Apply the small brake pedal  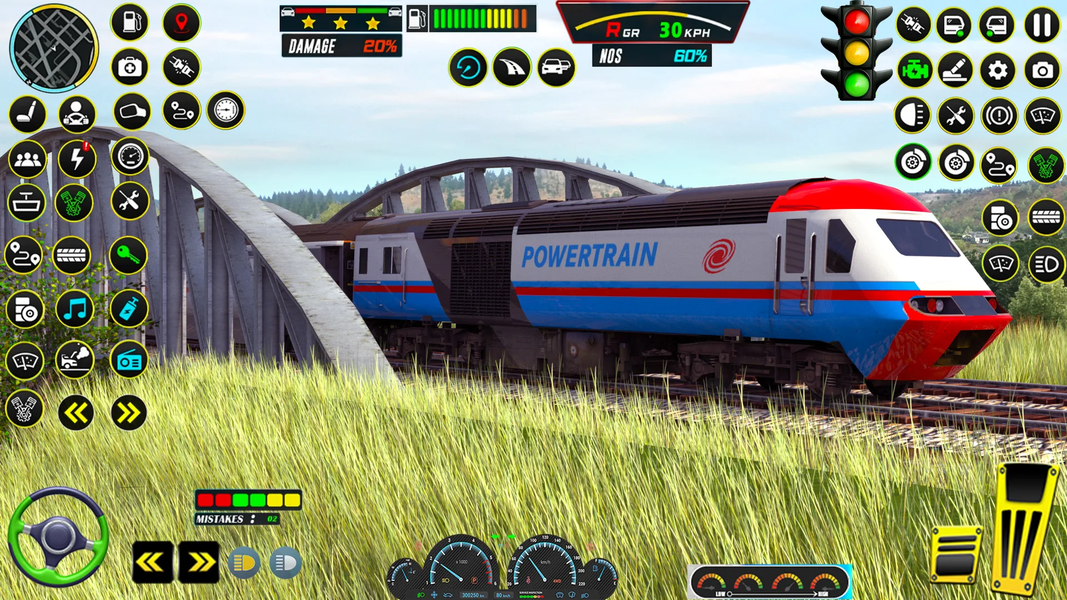click(955, 552)
